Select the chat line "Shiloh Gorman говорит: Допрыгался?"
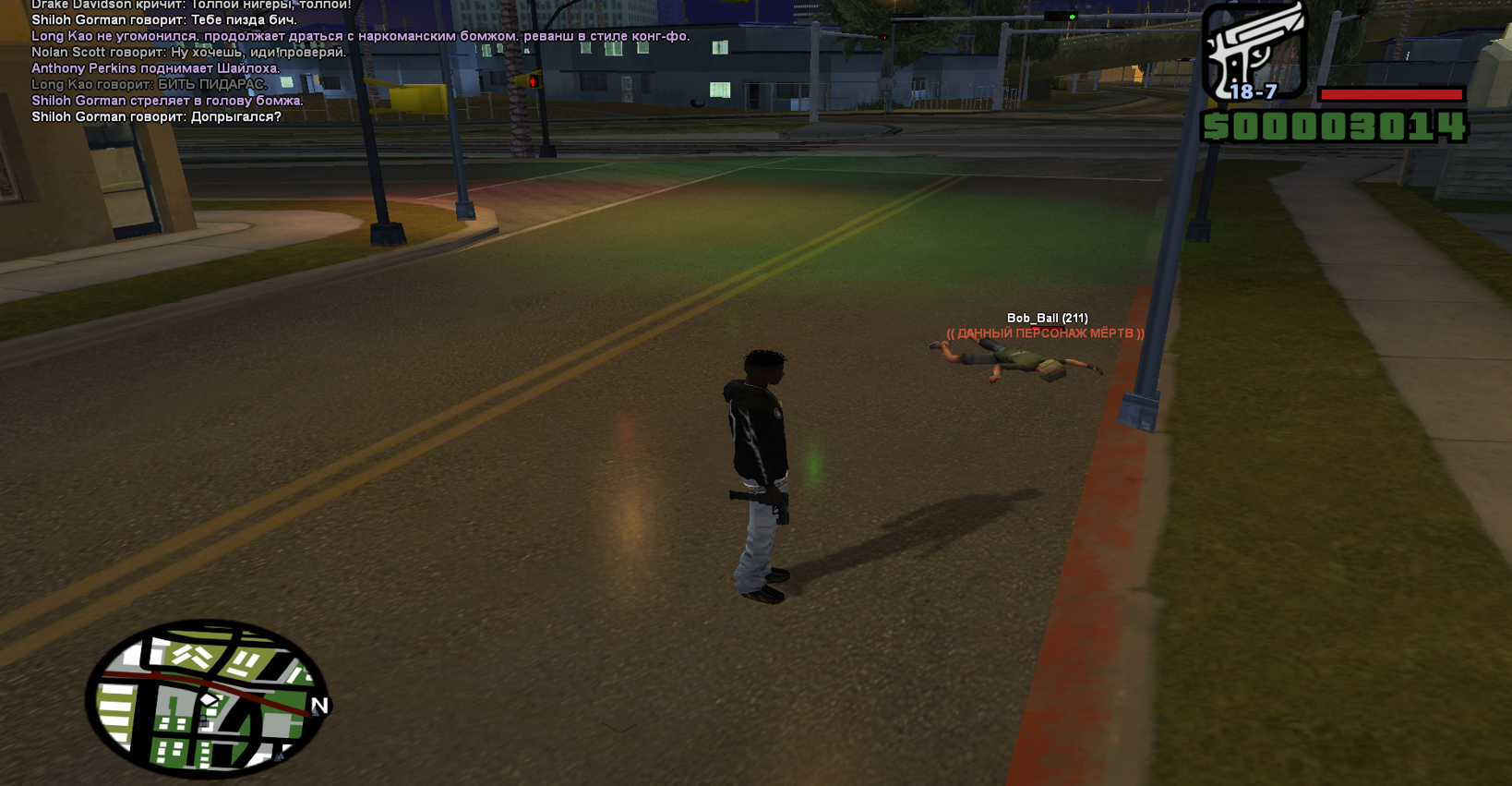Screen dimensions: 1512x786 156,117
